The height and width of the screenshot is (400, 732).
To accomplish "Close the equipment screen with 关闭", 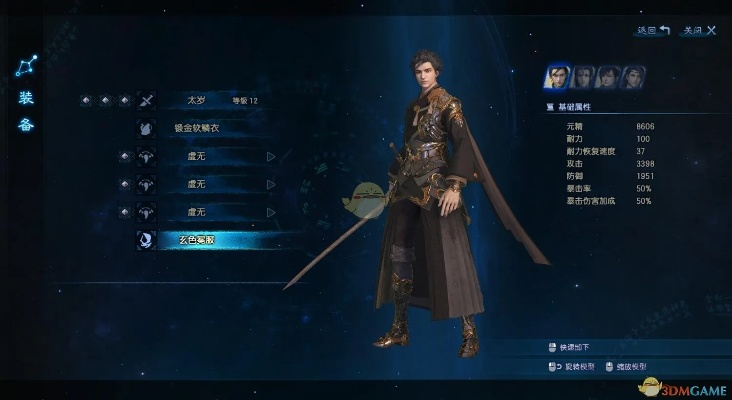I will coord(699,31).
